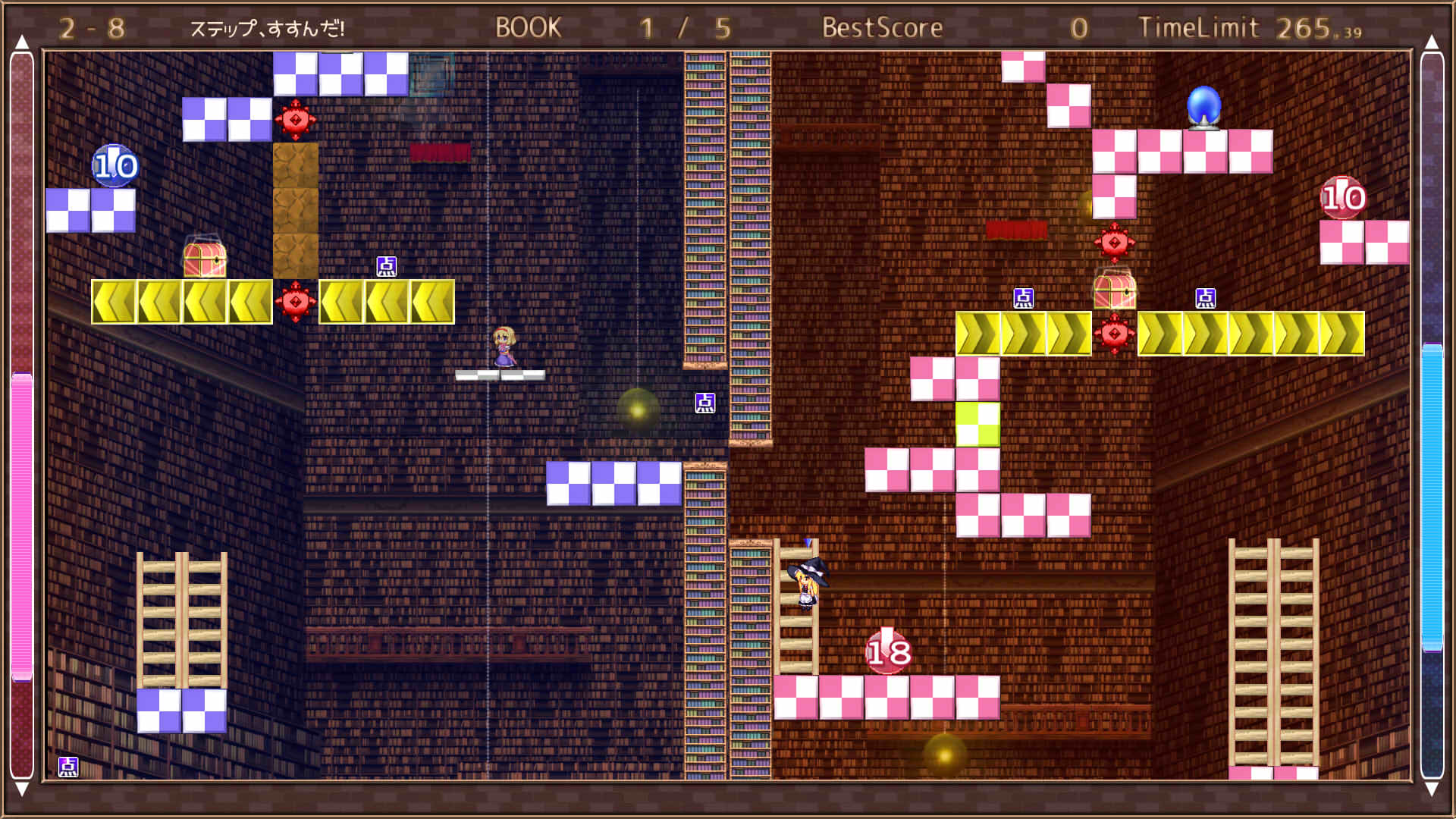The image size is (1456, 819).
Task: Click the up arrow atop the left side bar
Action: click(24, 40)
